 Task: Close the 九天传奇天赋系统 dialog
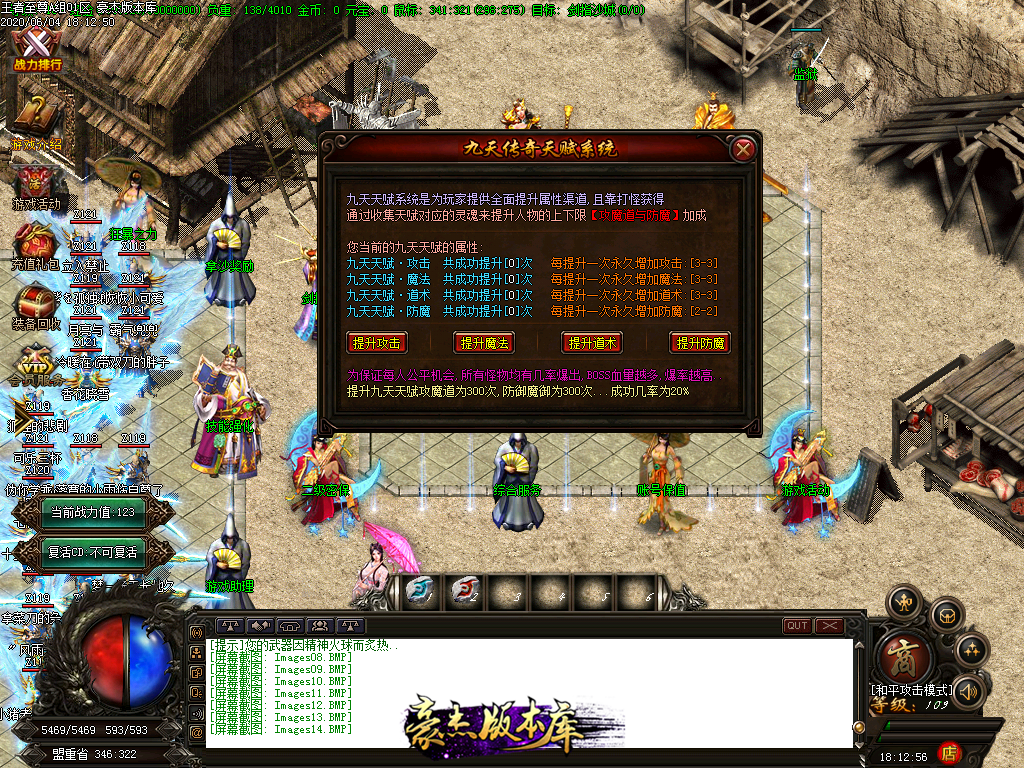coord(743,150)
